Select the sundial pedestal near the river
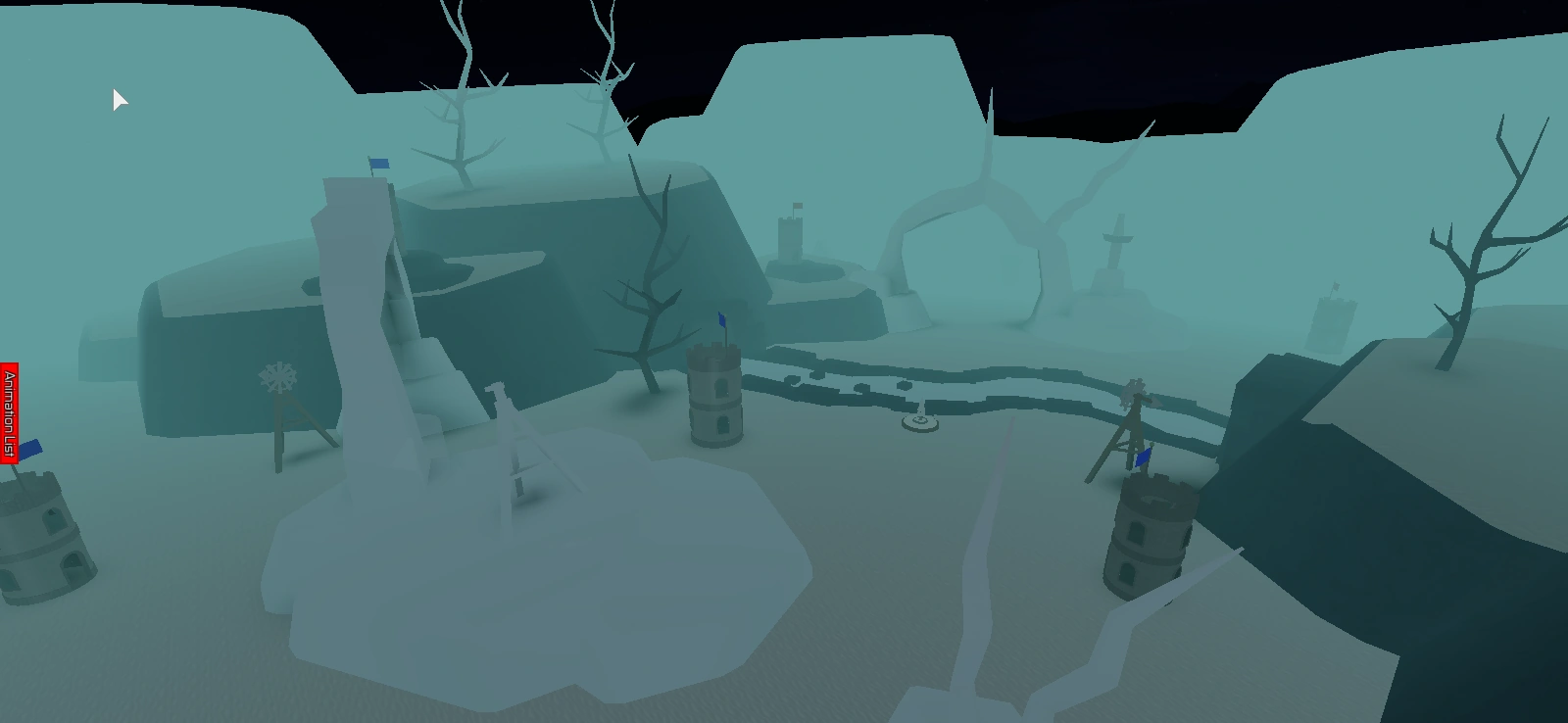 tap(919, 421)
